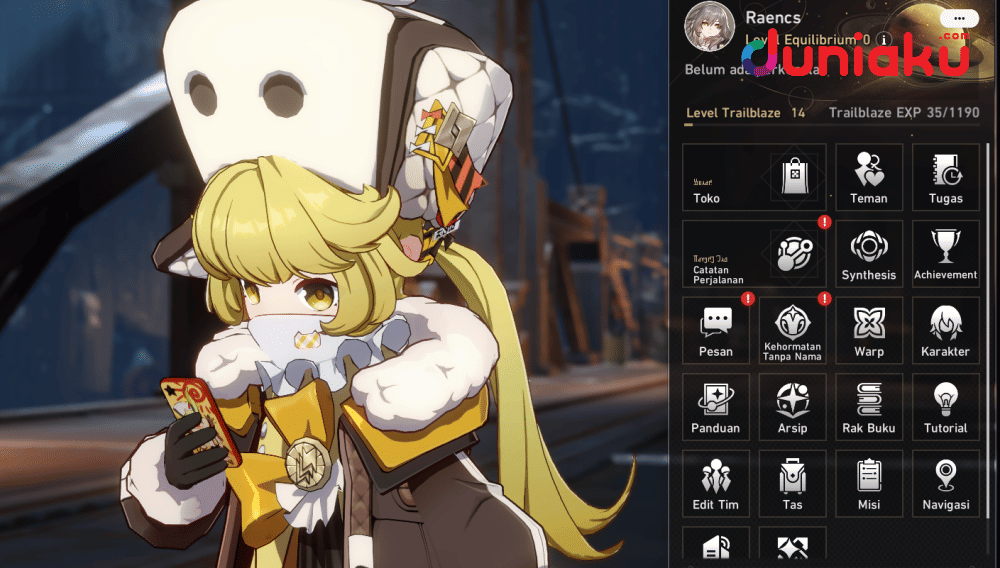Viewport: 1000px width, 568px height.
Task: Open the Tugas tasks menu
Action: (x=945, y=178)
